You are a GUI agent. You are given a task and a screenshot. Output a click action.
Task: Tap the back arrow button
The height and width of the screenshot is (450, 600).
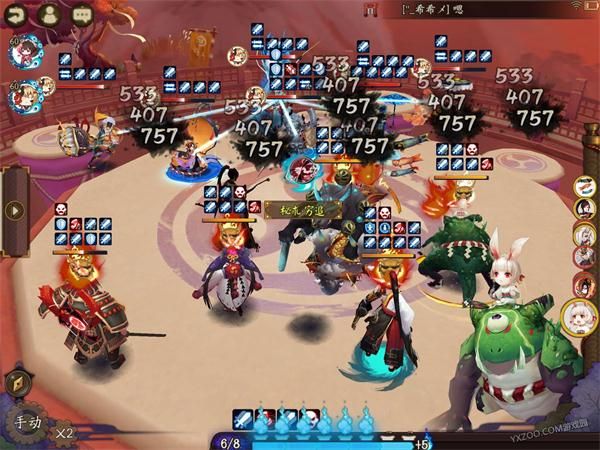(17, 15)
